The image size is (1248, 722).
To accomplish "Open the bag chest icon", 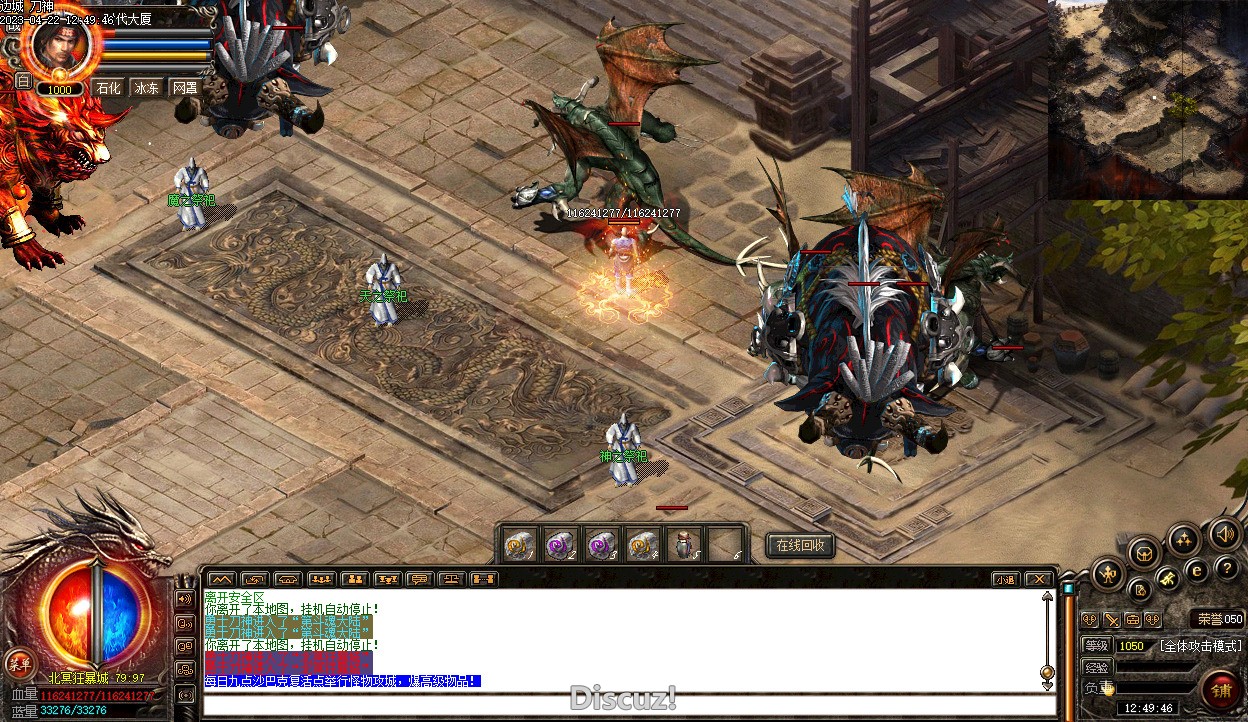I will (x=1143, y=552).
